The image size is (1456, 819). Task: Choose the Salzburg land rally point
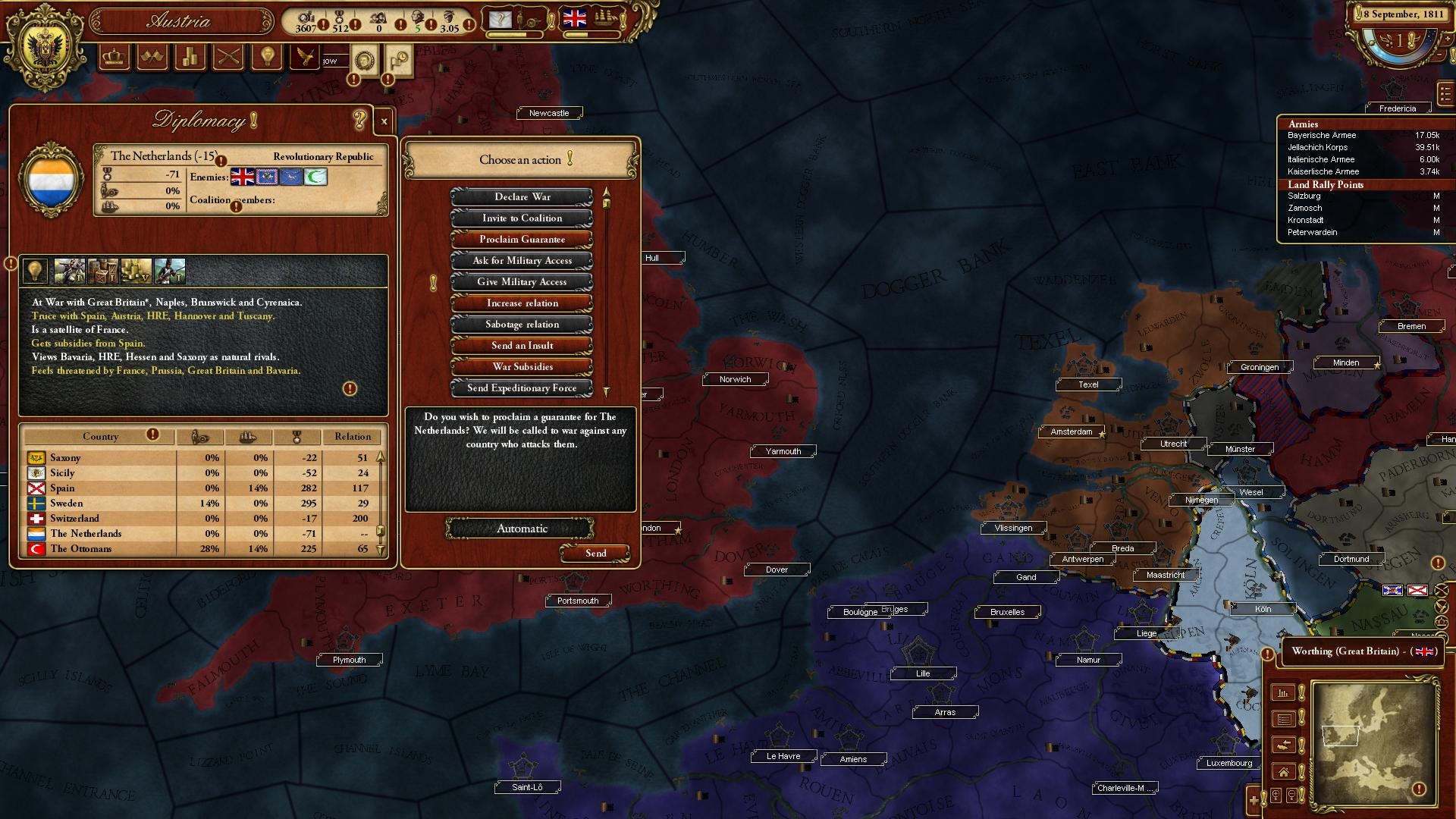(1304, 196)
